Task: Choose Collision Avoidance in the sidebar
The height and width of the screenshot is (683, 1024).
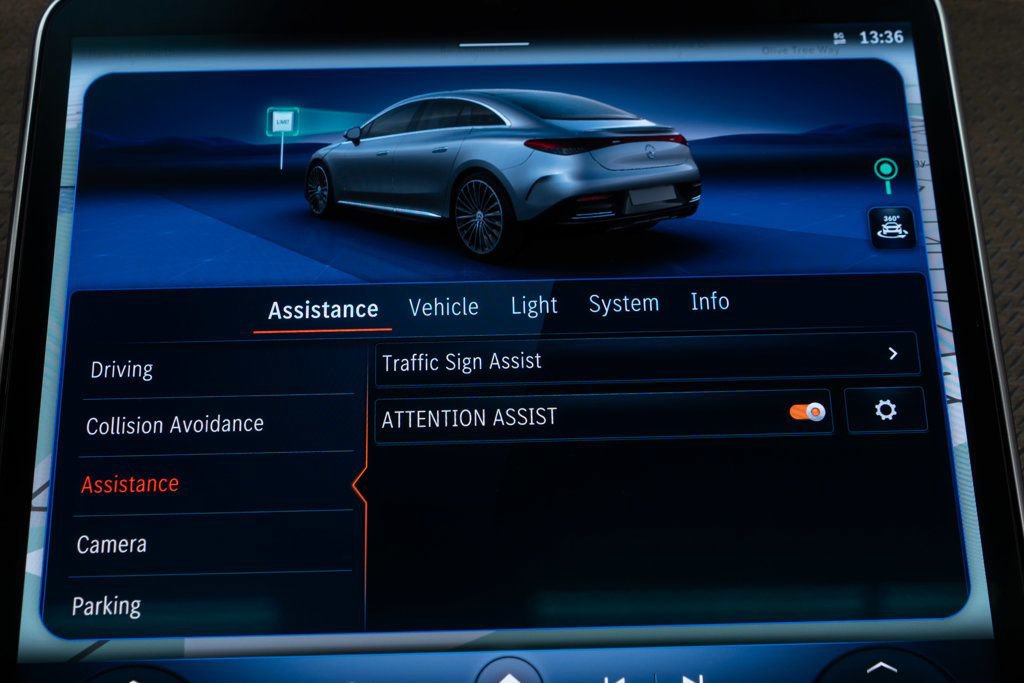Action: point(175,425)
